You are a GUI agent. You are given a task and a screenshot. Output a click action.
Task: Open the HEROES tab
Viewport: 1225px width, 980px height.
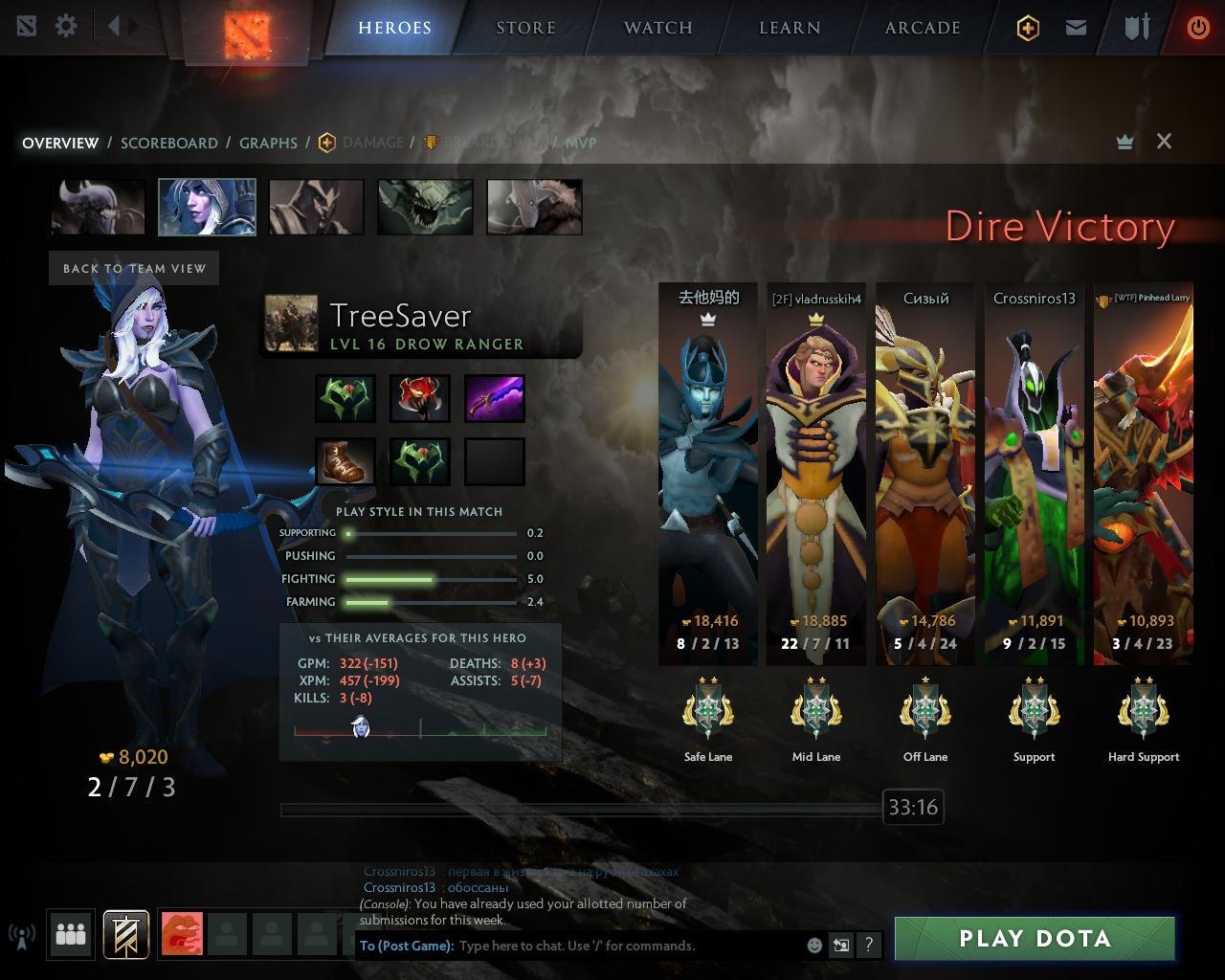[x=394, y=28]
